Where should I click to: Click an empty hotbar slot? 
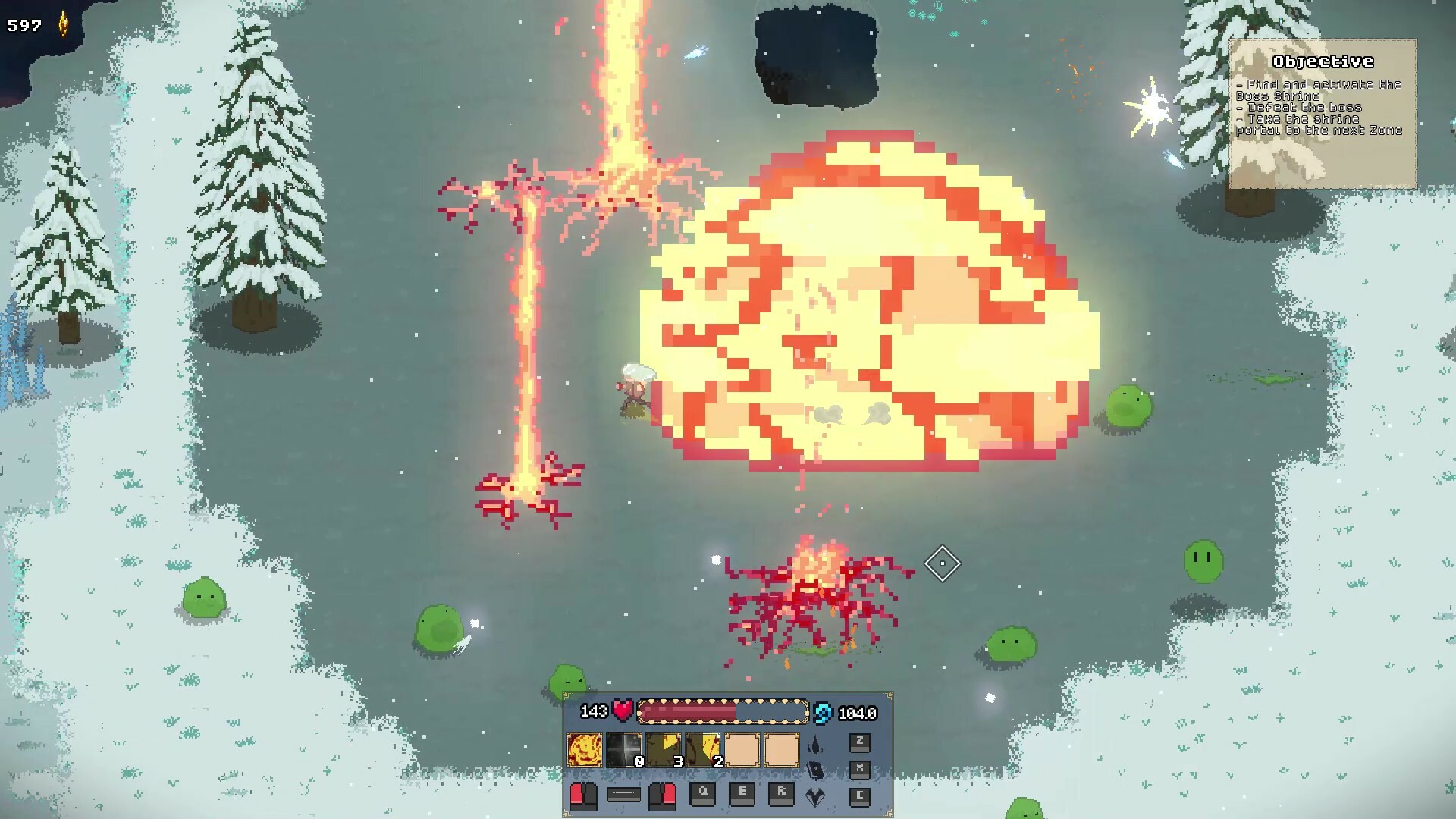[x=741, y=750]
